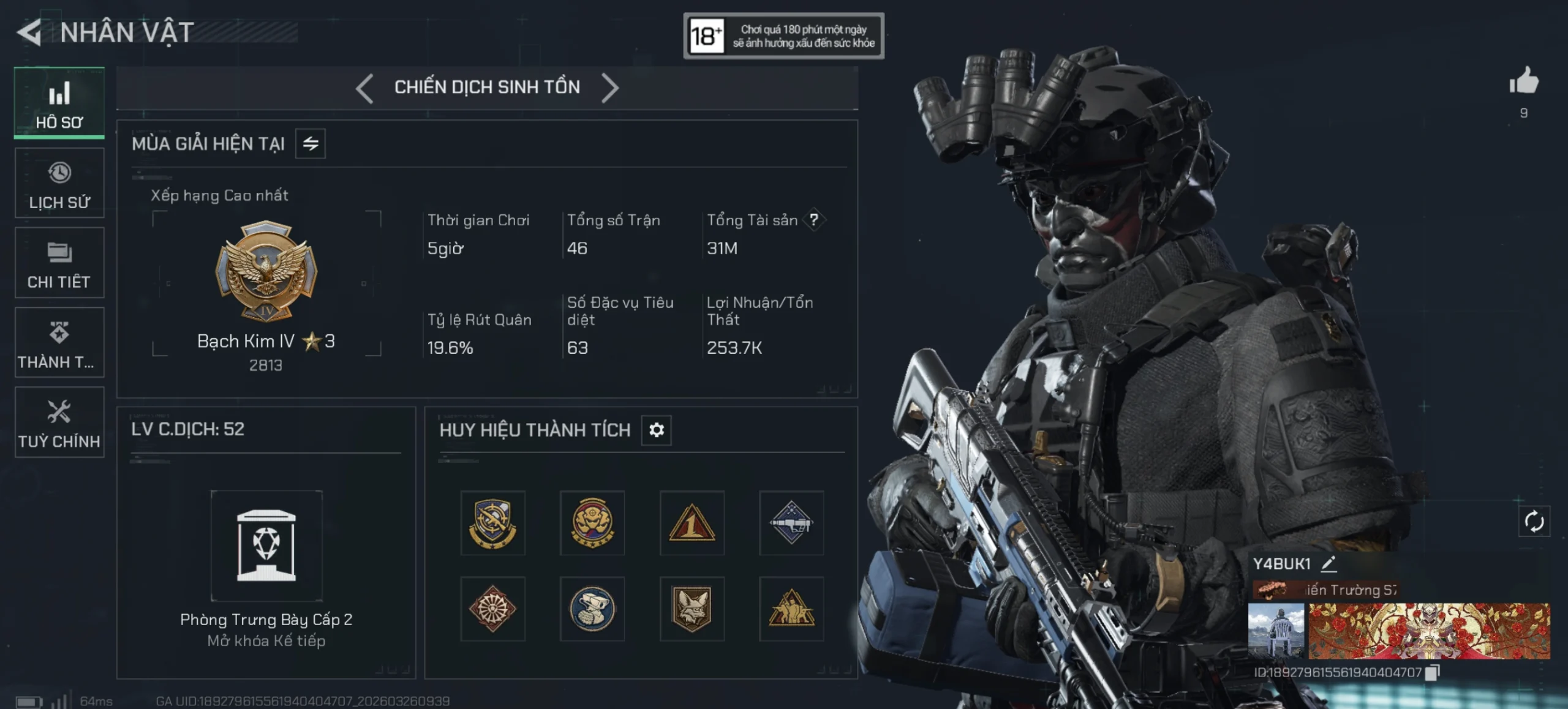
Task: Open achievement badge settings gear
Action: pyautogui.click(x=657, y=430)
